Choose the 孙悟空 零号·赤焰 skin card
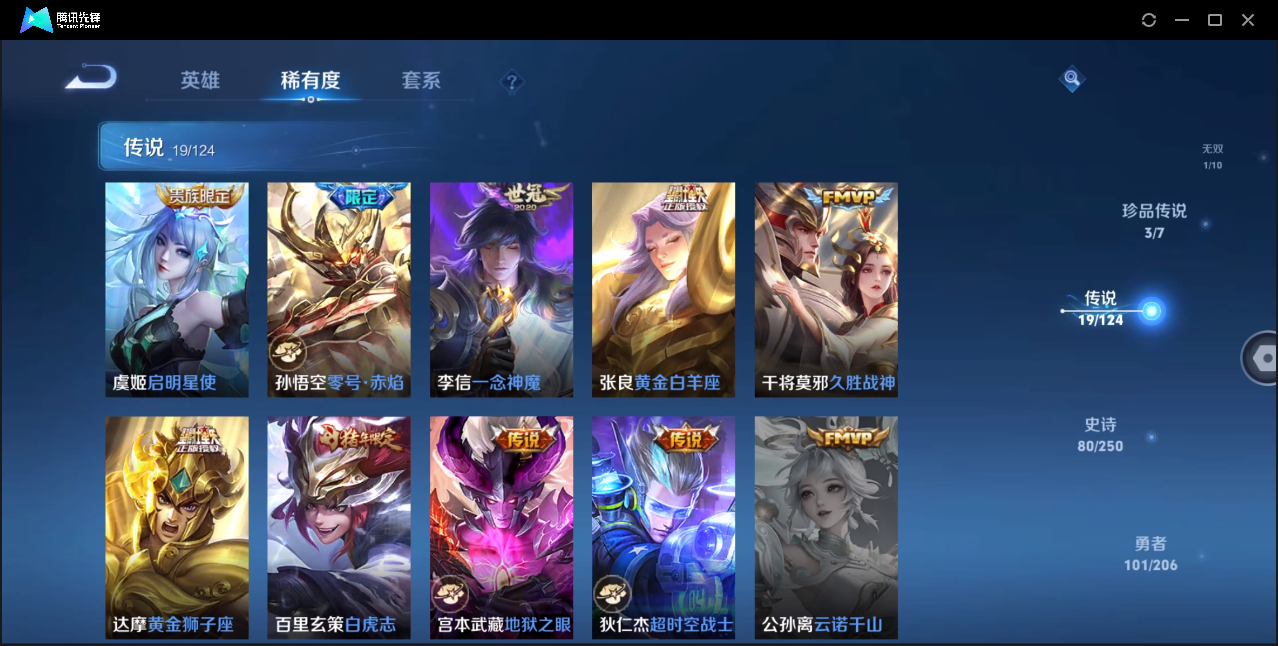 click(339, 290)
